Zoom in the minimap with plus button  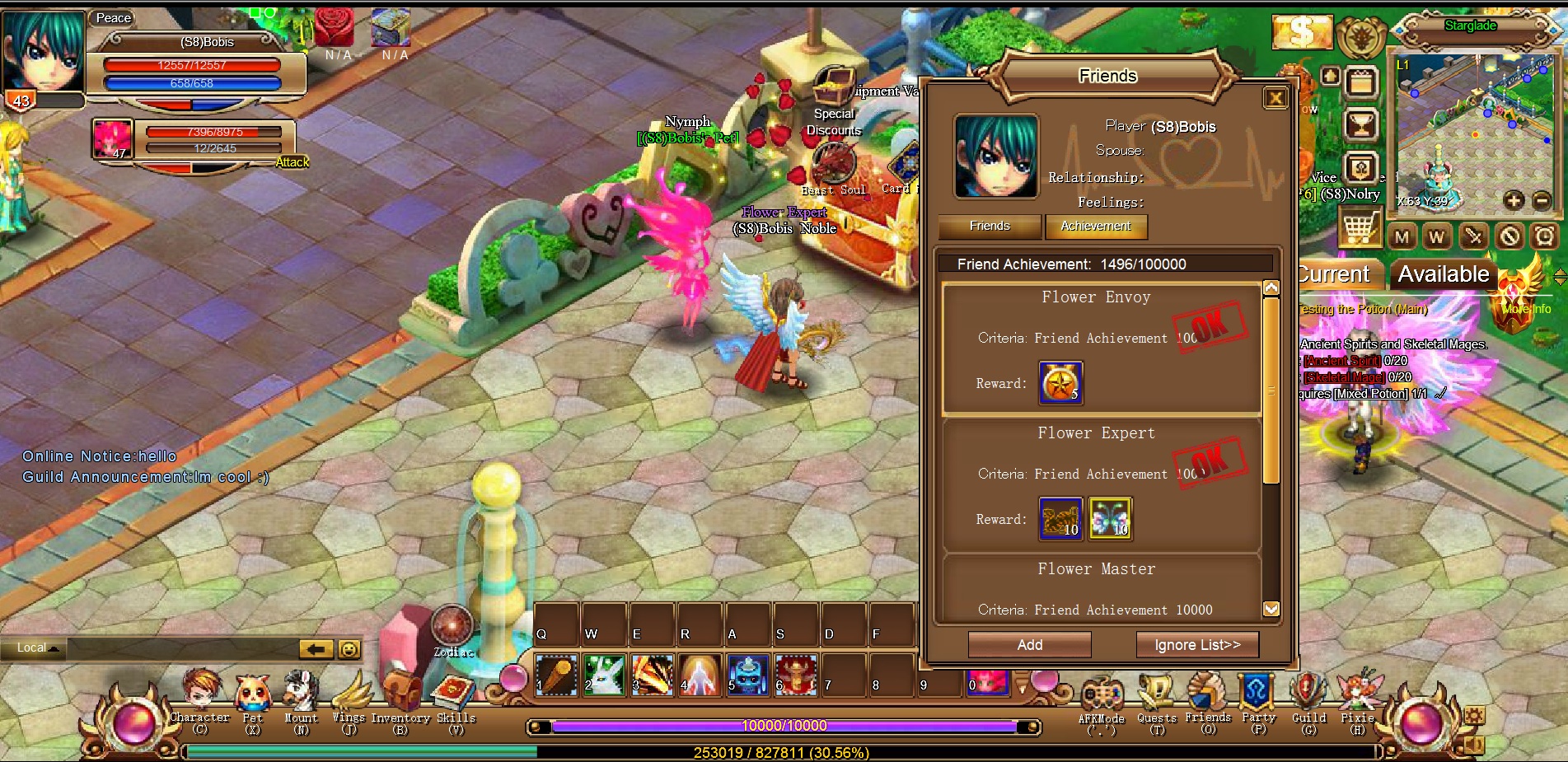[1514, 200]
